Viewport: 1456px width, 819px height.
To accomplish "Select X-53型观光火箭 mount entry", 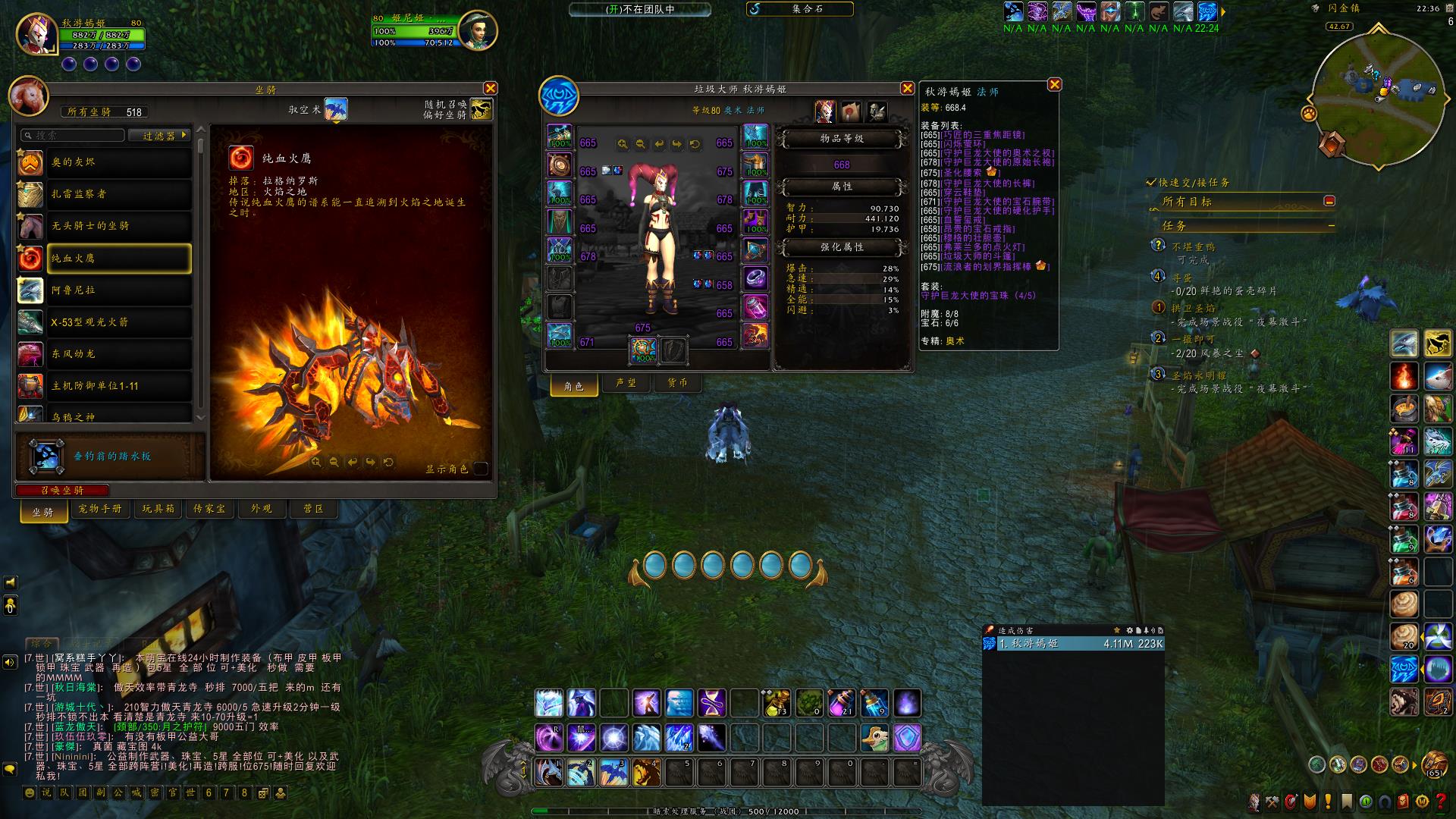I will click(118, 322).
